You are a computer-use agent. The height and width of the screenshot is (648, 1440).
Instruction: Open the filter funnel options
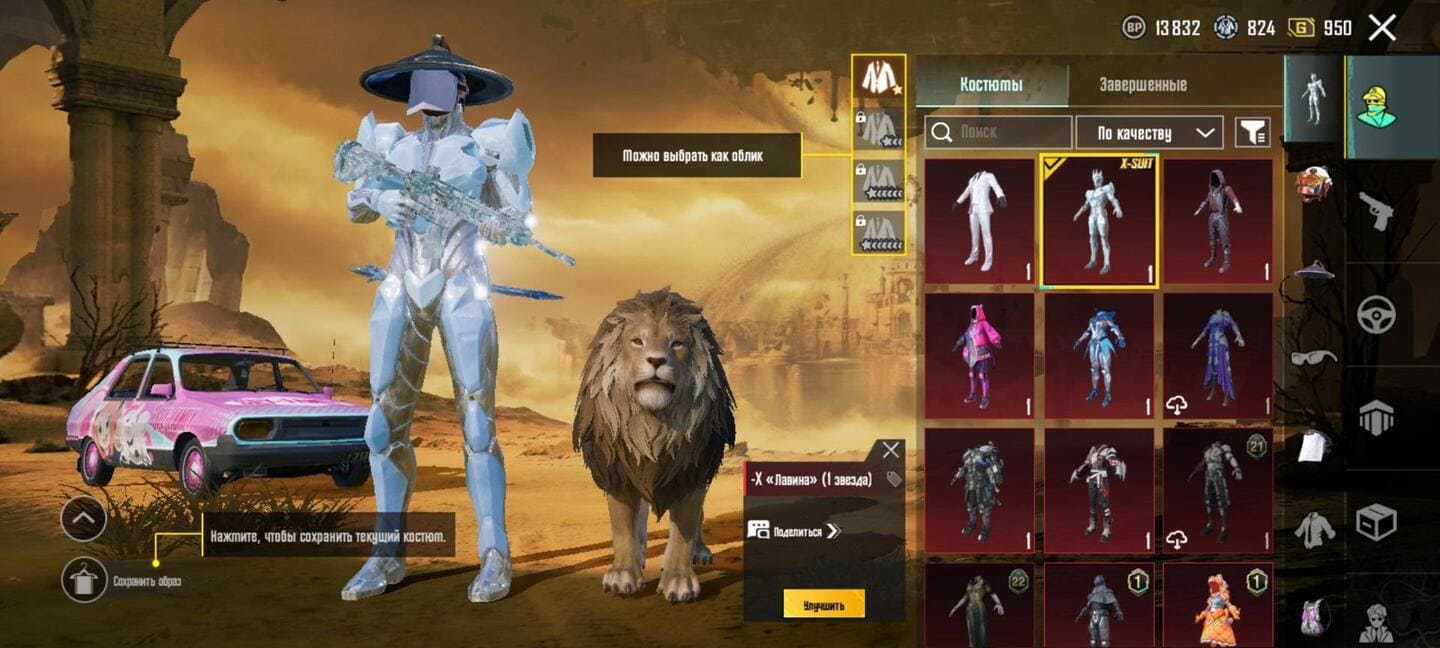click(1252, 132)
